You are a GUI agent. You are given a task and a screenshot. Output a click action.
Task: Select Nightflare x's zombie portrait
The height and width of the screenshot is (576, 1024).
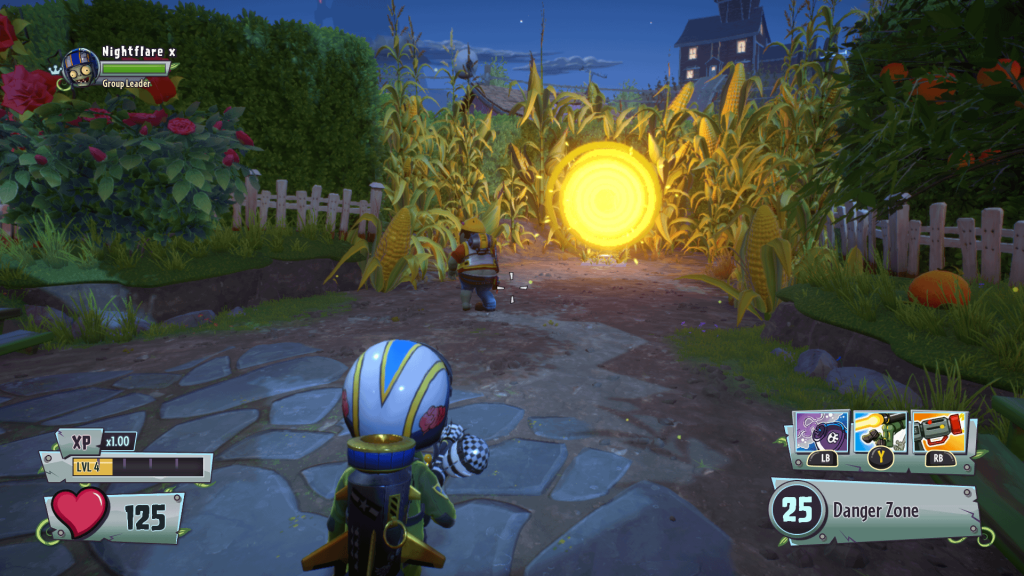79,68
